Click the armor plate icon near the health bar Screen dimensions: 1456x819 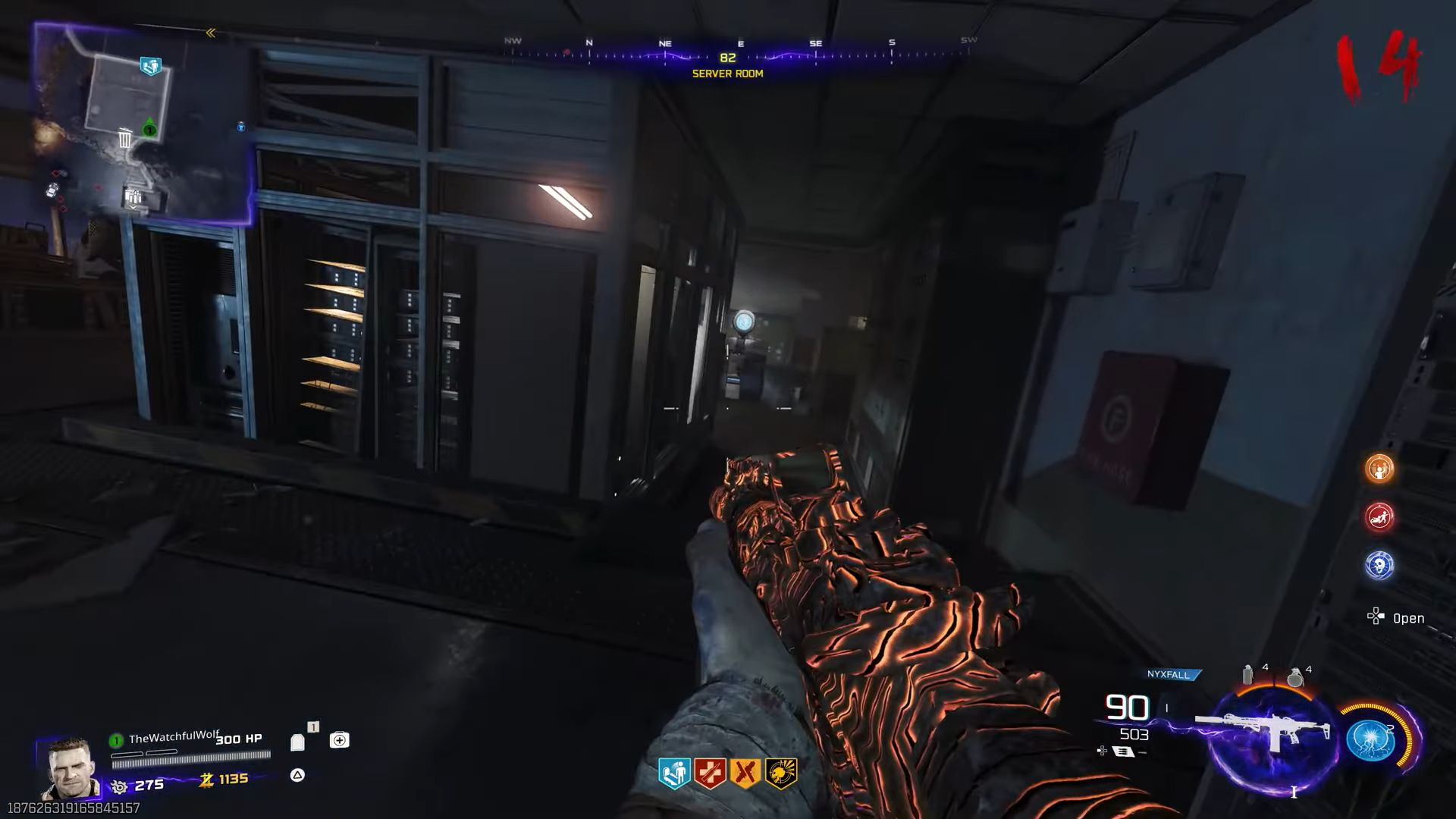pos(297,741)
